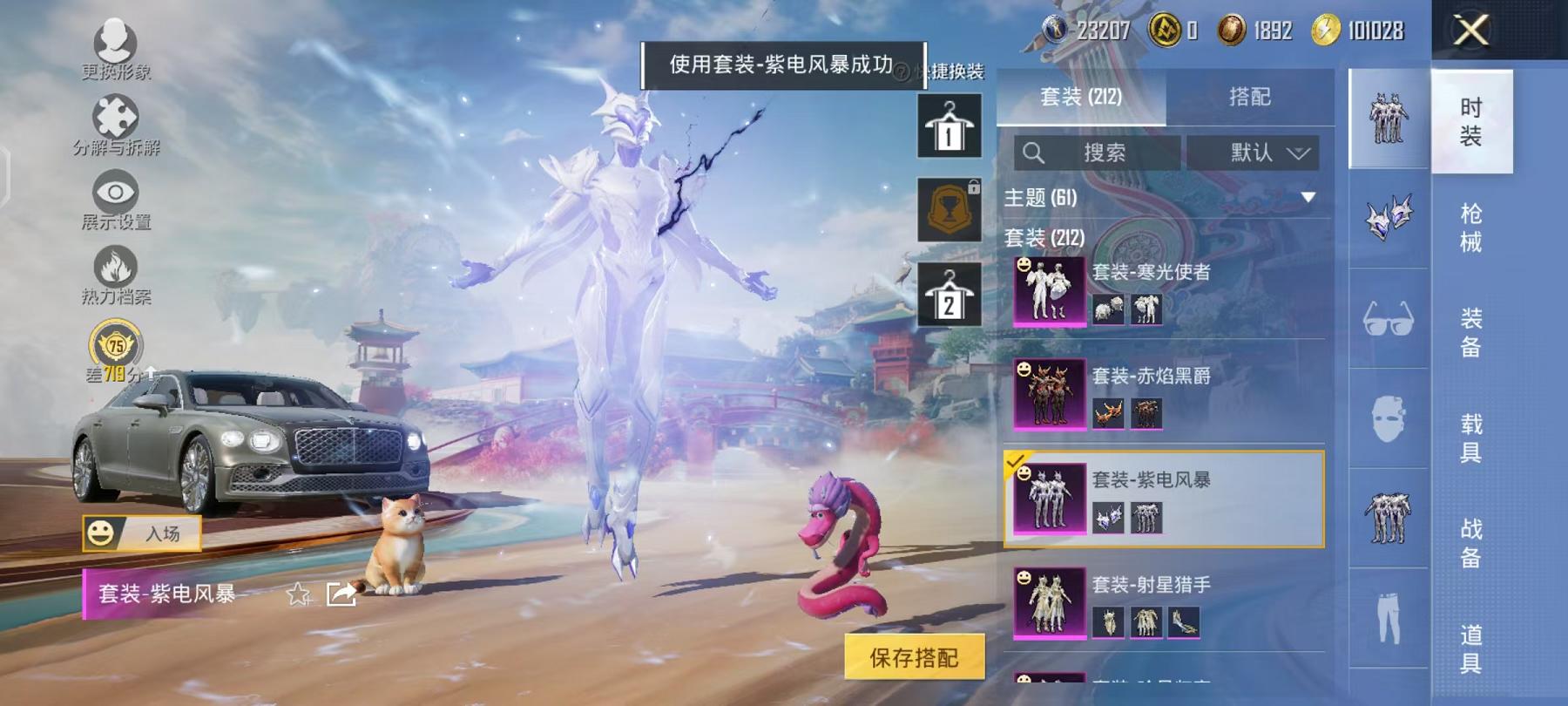Open the 默认 sort dropdown
1568x706 pixels.
[1255, 153]
